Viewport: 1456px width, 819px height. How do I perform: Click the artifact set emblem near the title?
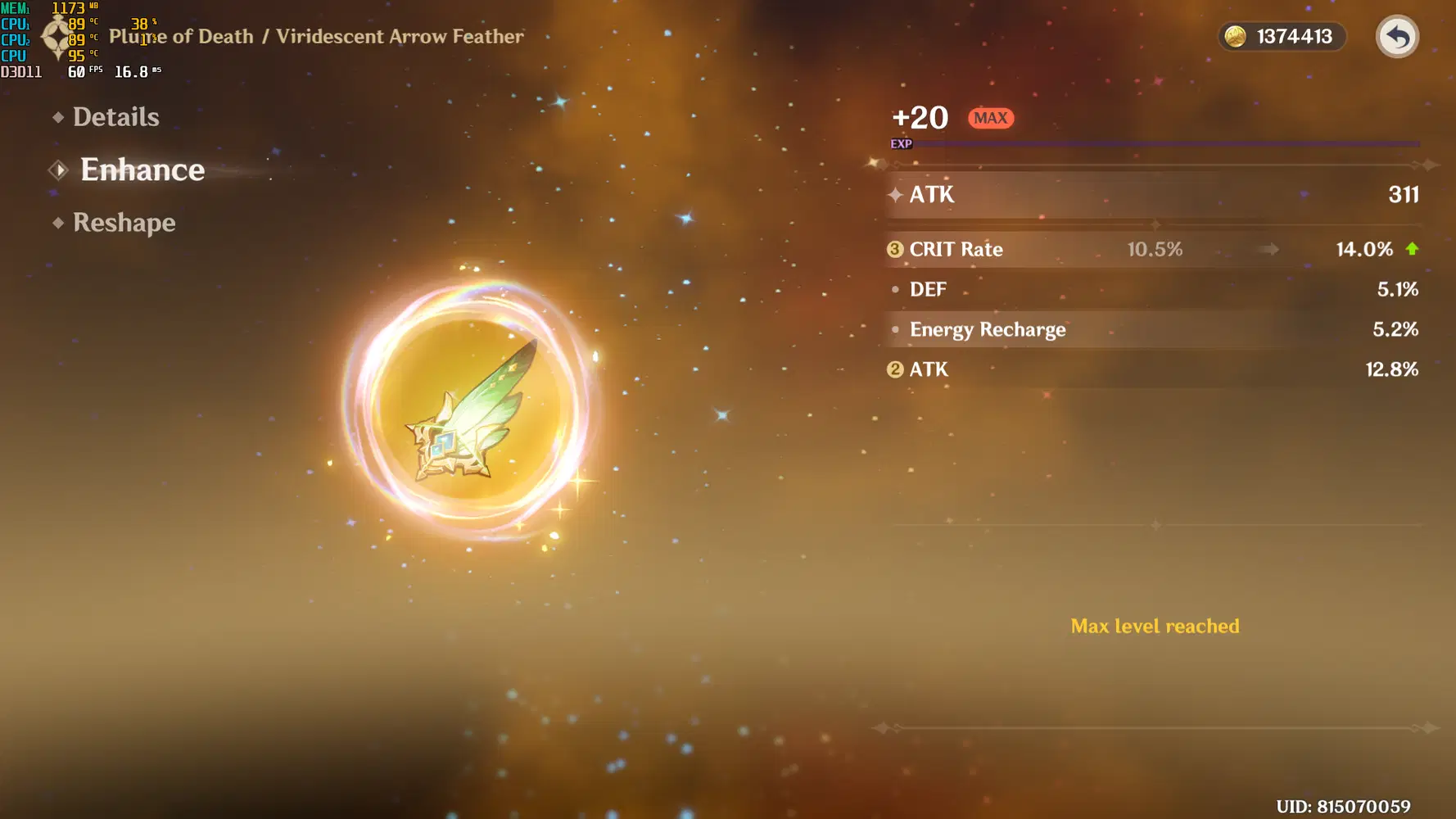54,37
